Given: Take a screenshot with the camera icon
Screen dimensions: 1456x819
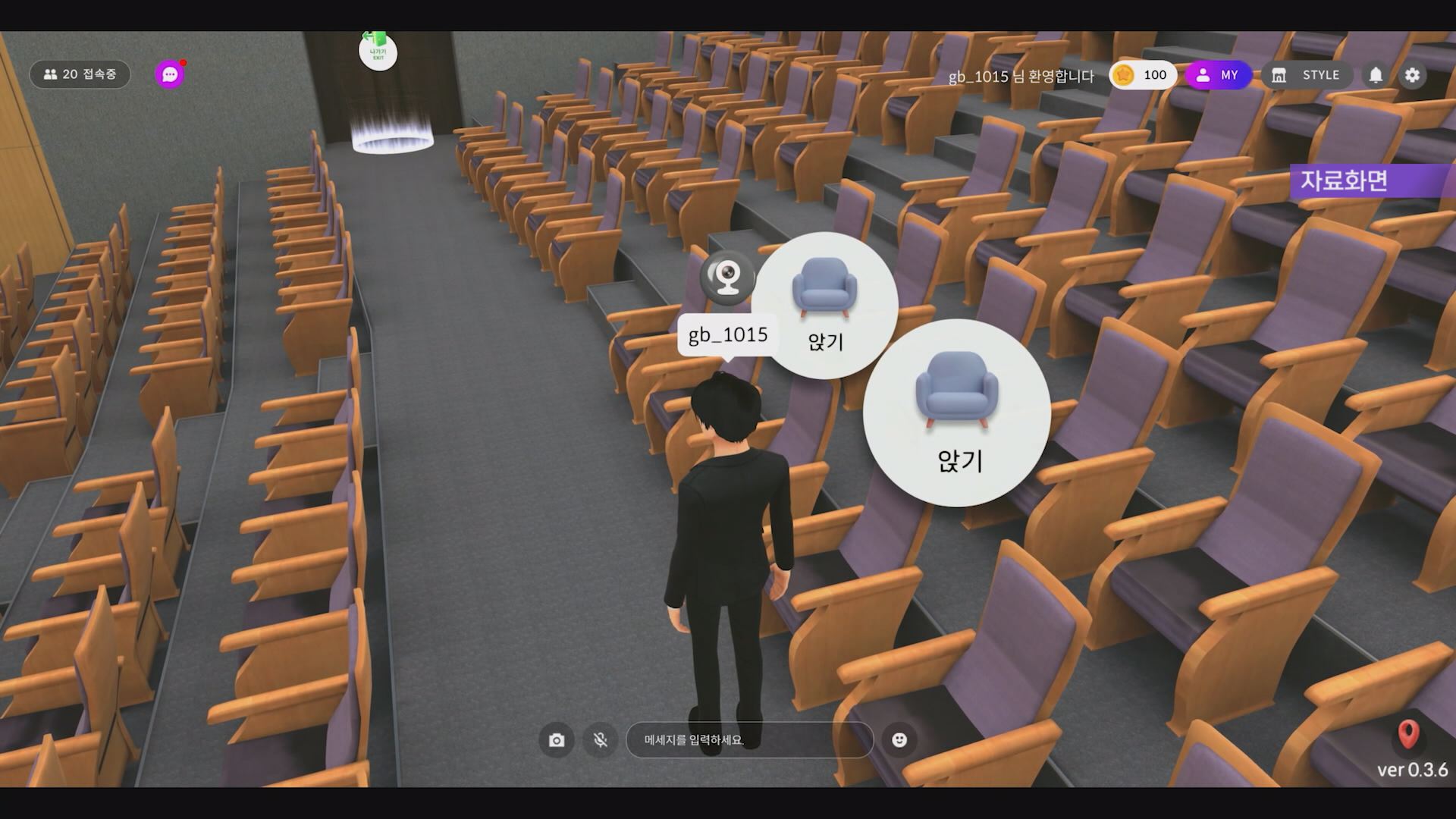Looking at the screenshot, I should point(557,740).
